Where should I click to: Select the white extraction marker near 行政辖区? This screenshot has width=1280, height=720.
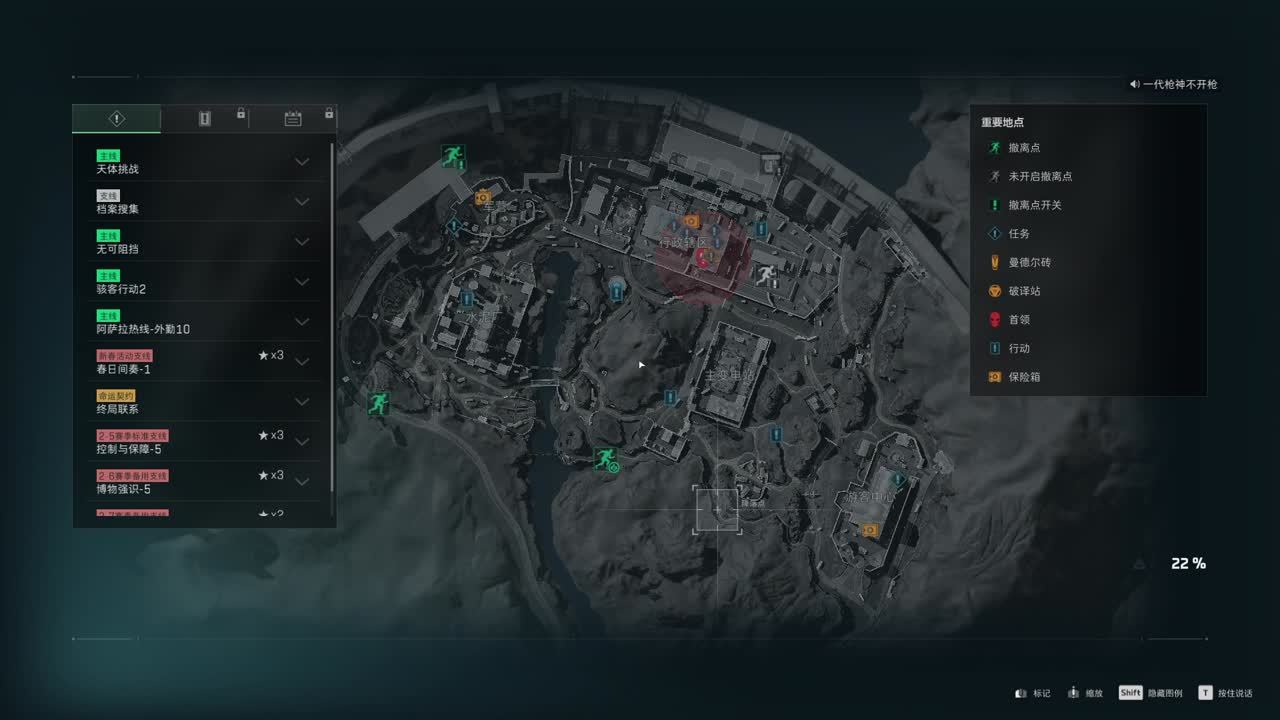point(766,275)
